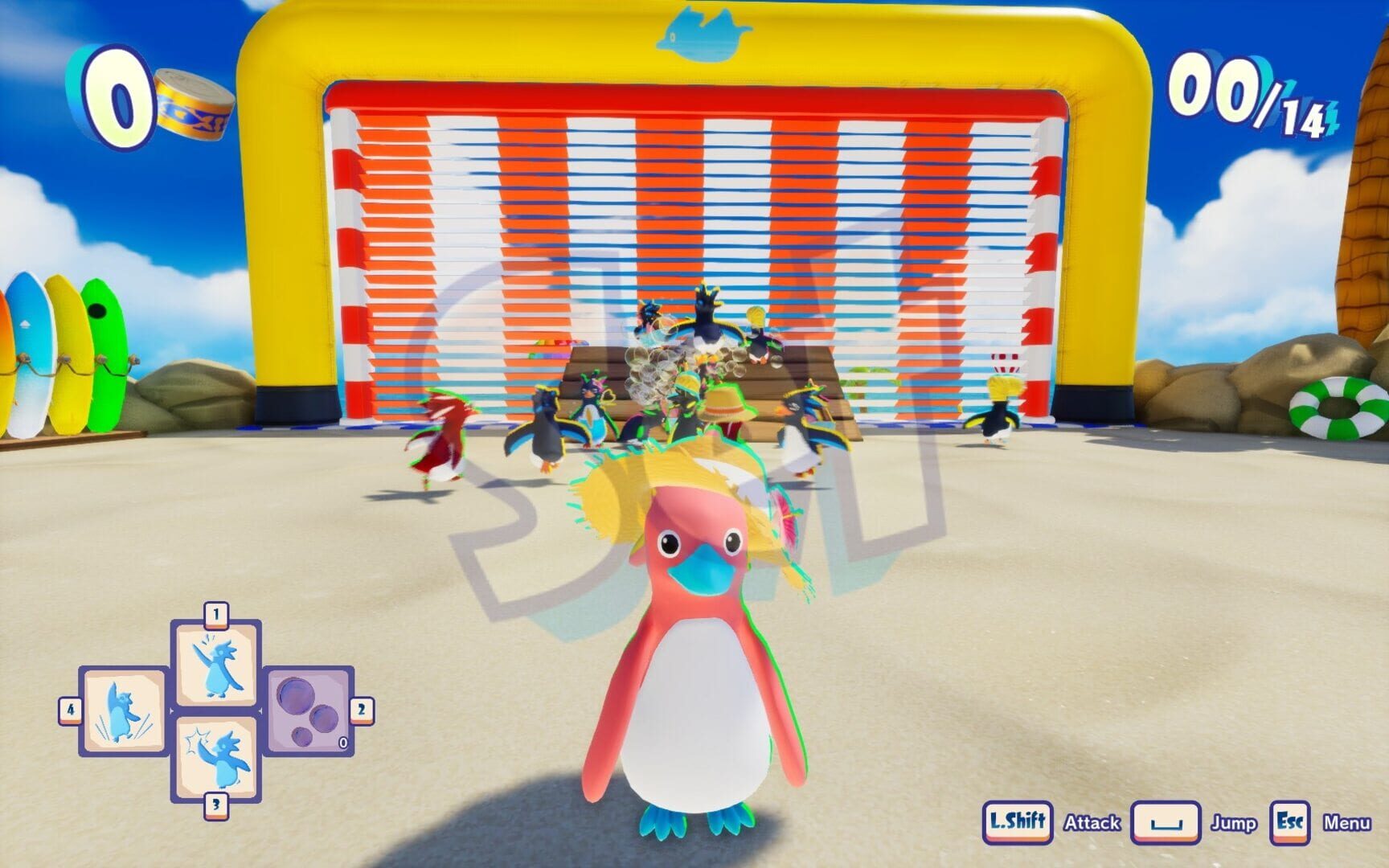Select the bubbles ability in slot 2
1389x868 pixels.
pos(308,712)
